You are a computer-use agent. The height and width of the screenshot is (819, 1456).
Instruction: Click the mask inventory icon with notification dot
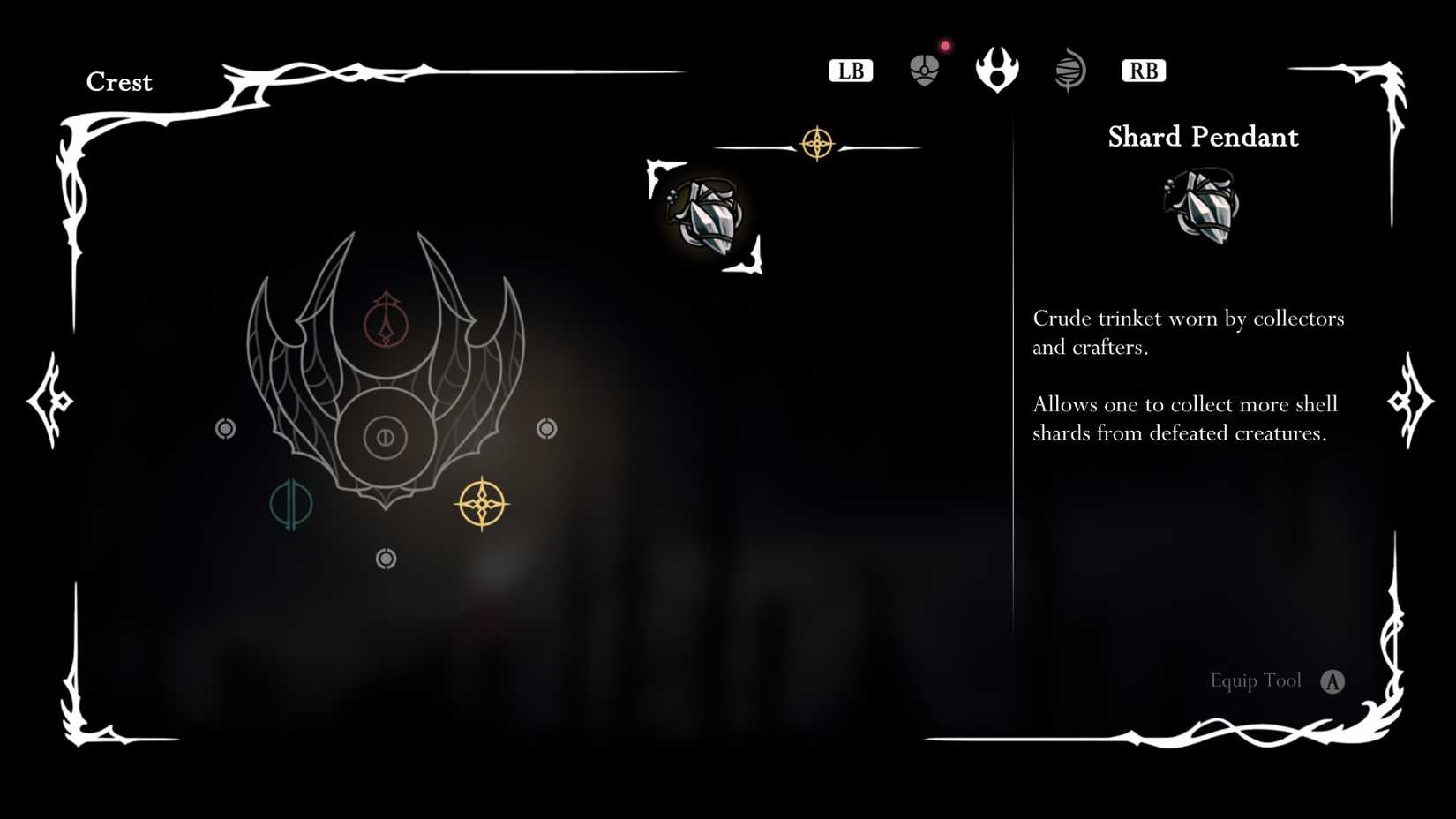point(923,71)
